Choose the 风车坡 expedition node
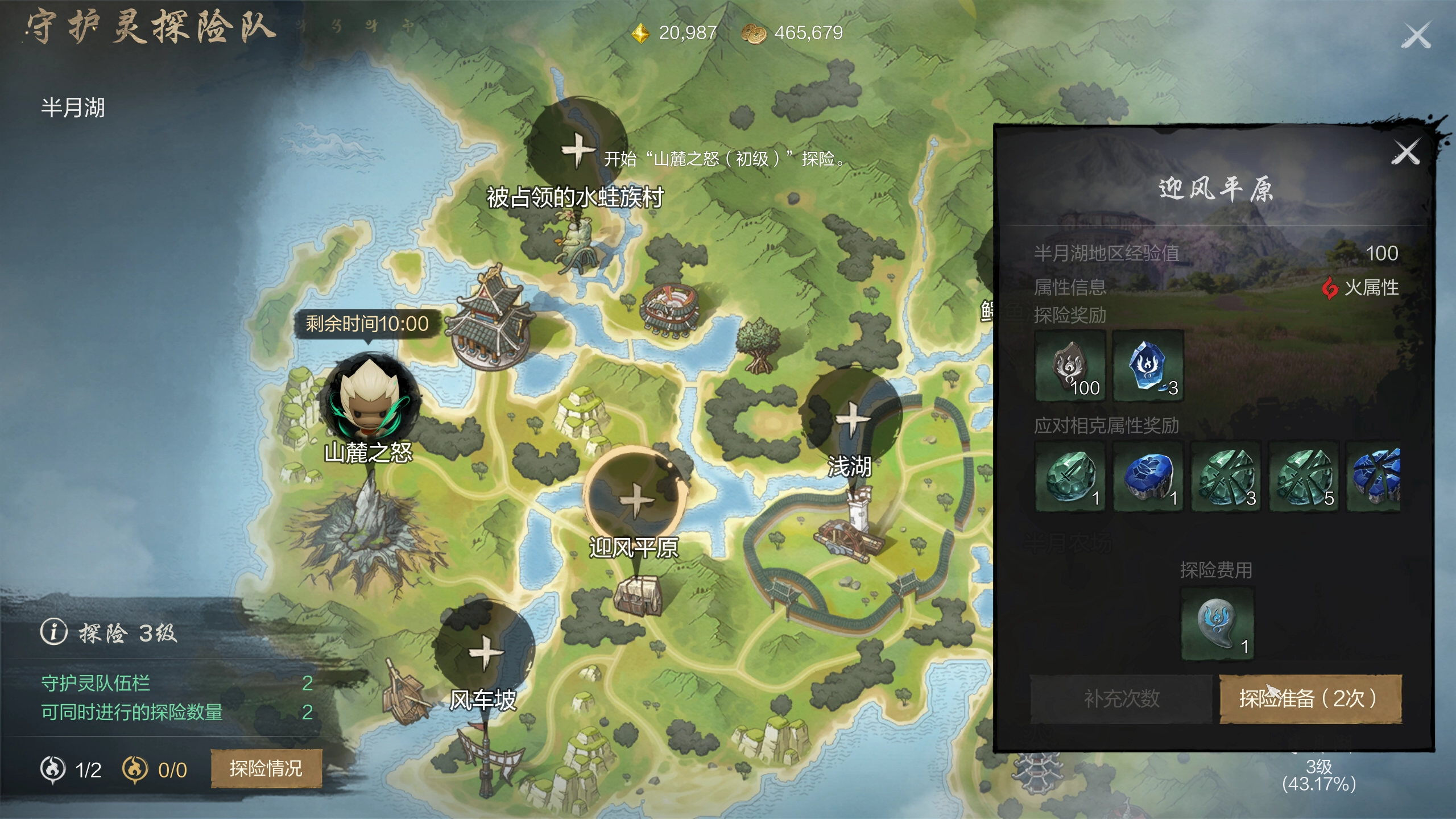Screen dimensions: 1456x819 485,652
